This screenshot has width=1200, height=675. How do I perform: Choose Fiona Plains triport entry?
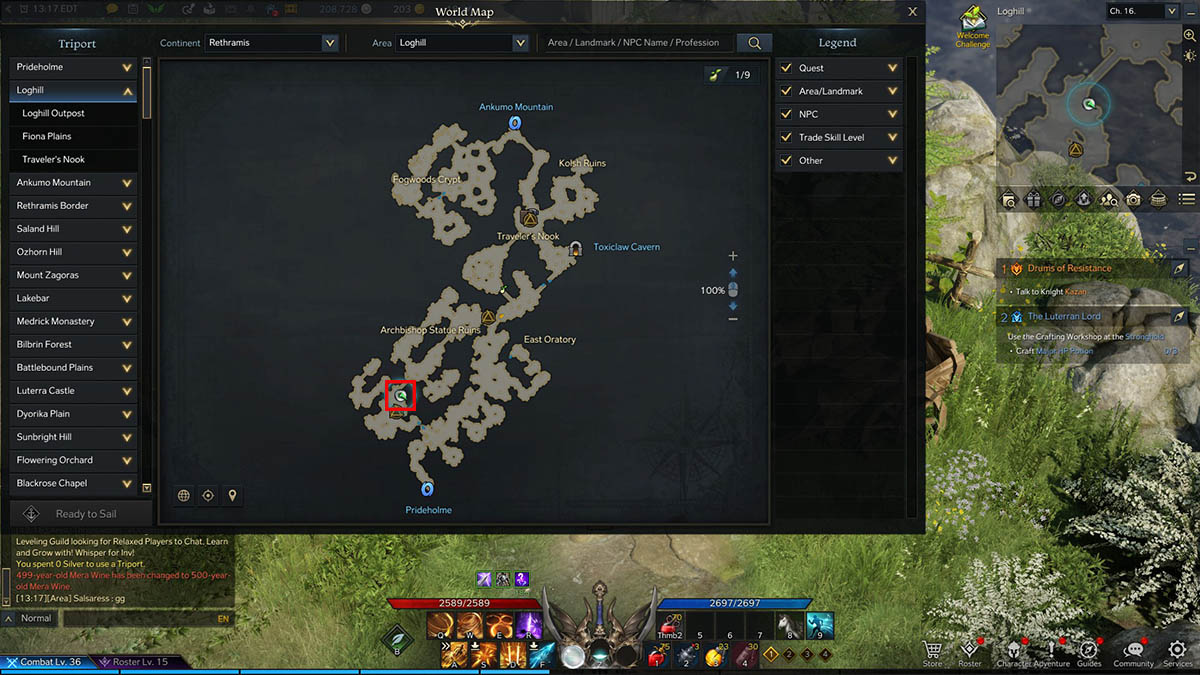[47, 136]
